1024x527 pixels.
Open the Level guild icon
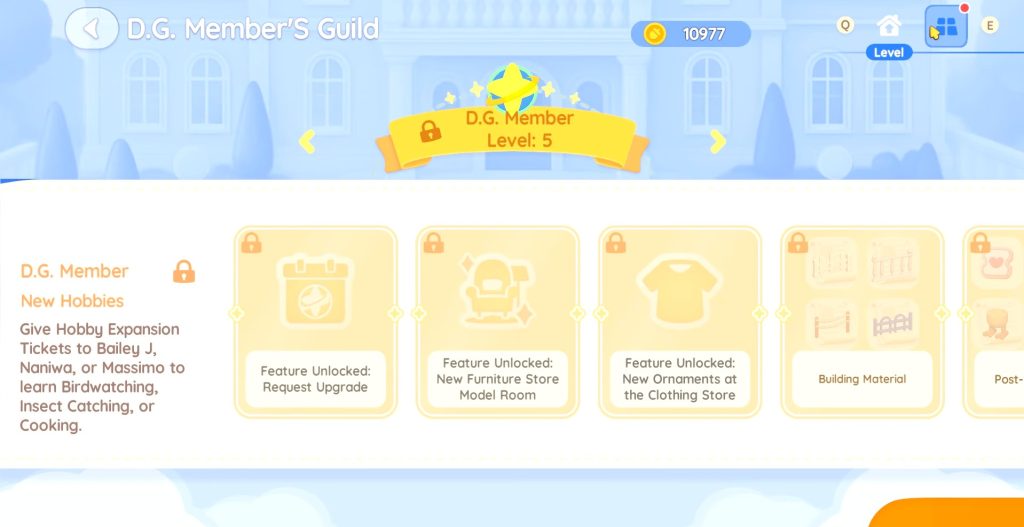945,28
